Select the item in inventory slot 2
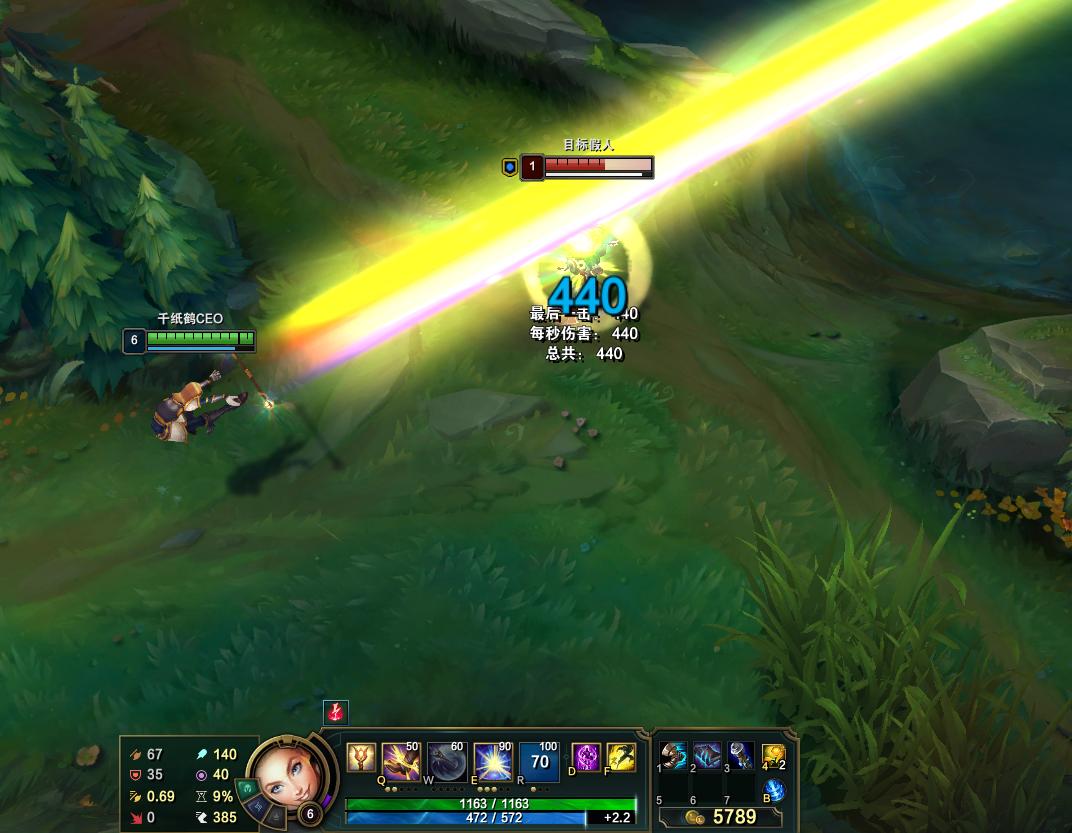This screenshot has width=1072, height=833. point(707,755)
